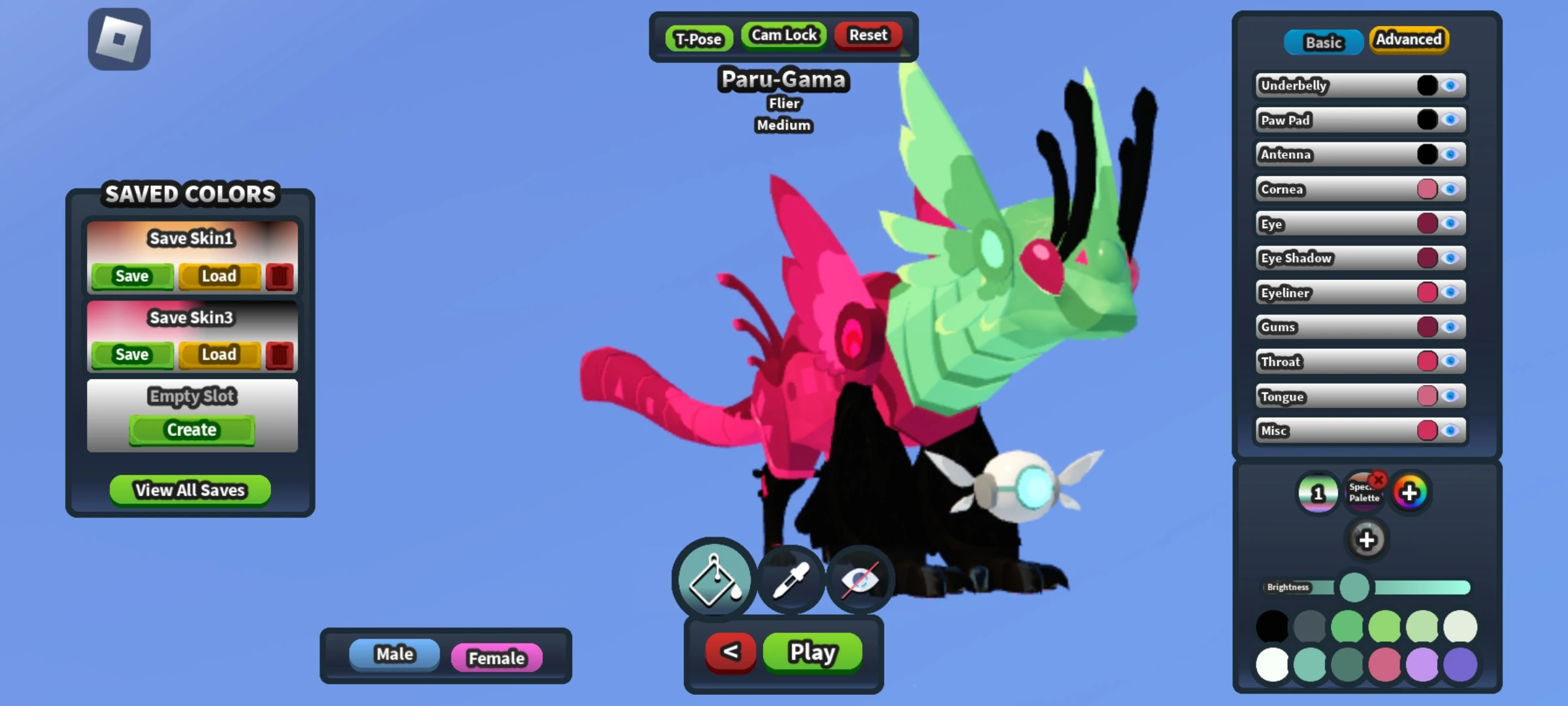Create a skin in the Empty Slot
Viewport: 1568px width, 706px height.
(x=191, y=429)
